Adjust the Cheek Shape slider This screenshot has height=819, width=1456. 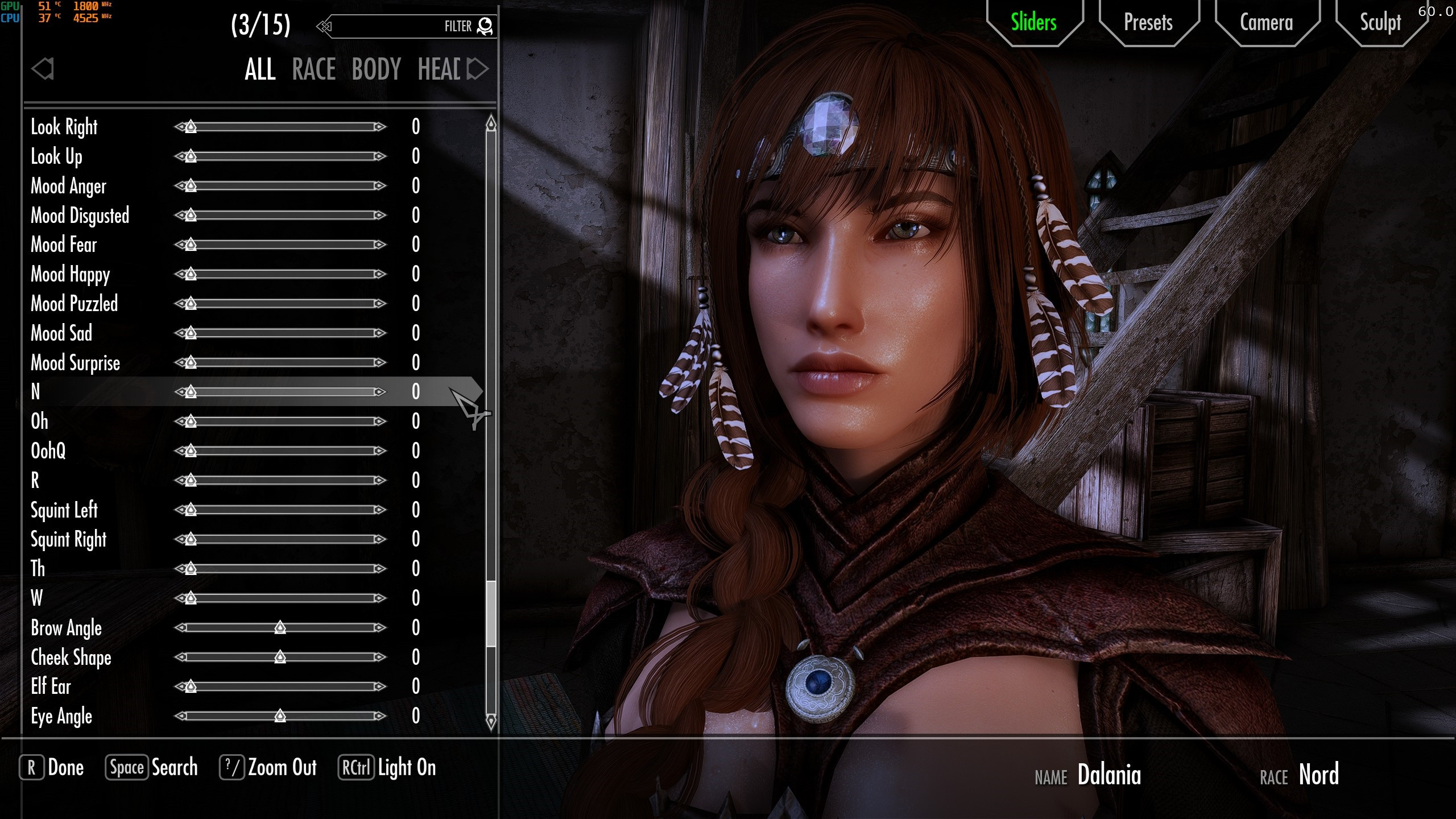pos(280,657)
